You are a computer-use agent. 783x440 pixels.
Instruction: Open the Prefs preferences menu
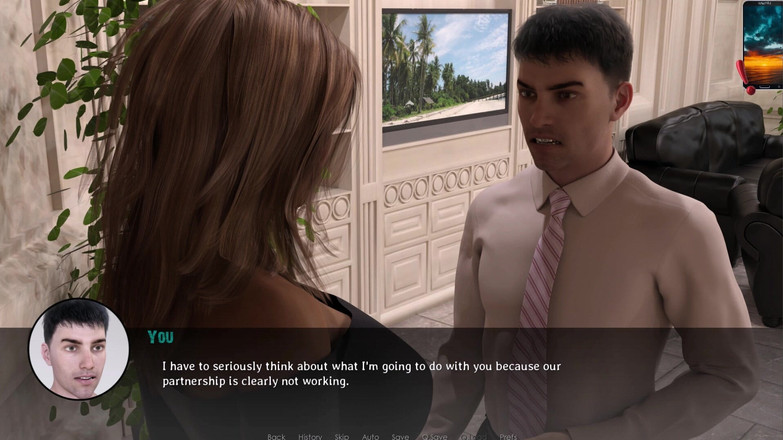(508, 436)
